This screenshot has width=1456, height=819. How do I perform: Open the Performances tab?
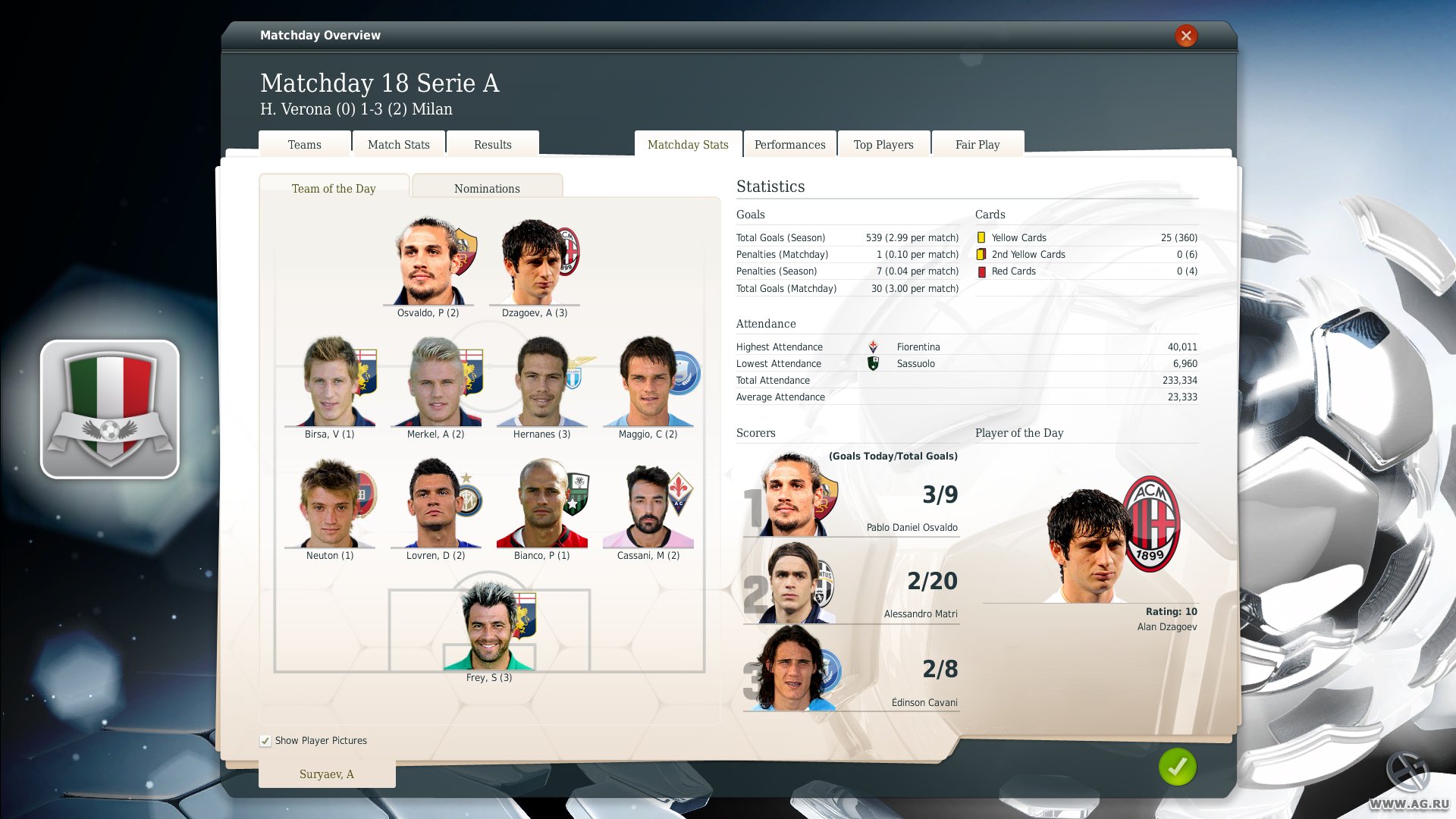789,143
